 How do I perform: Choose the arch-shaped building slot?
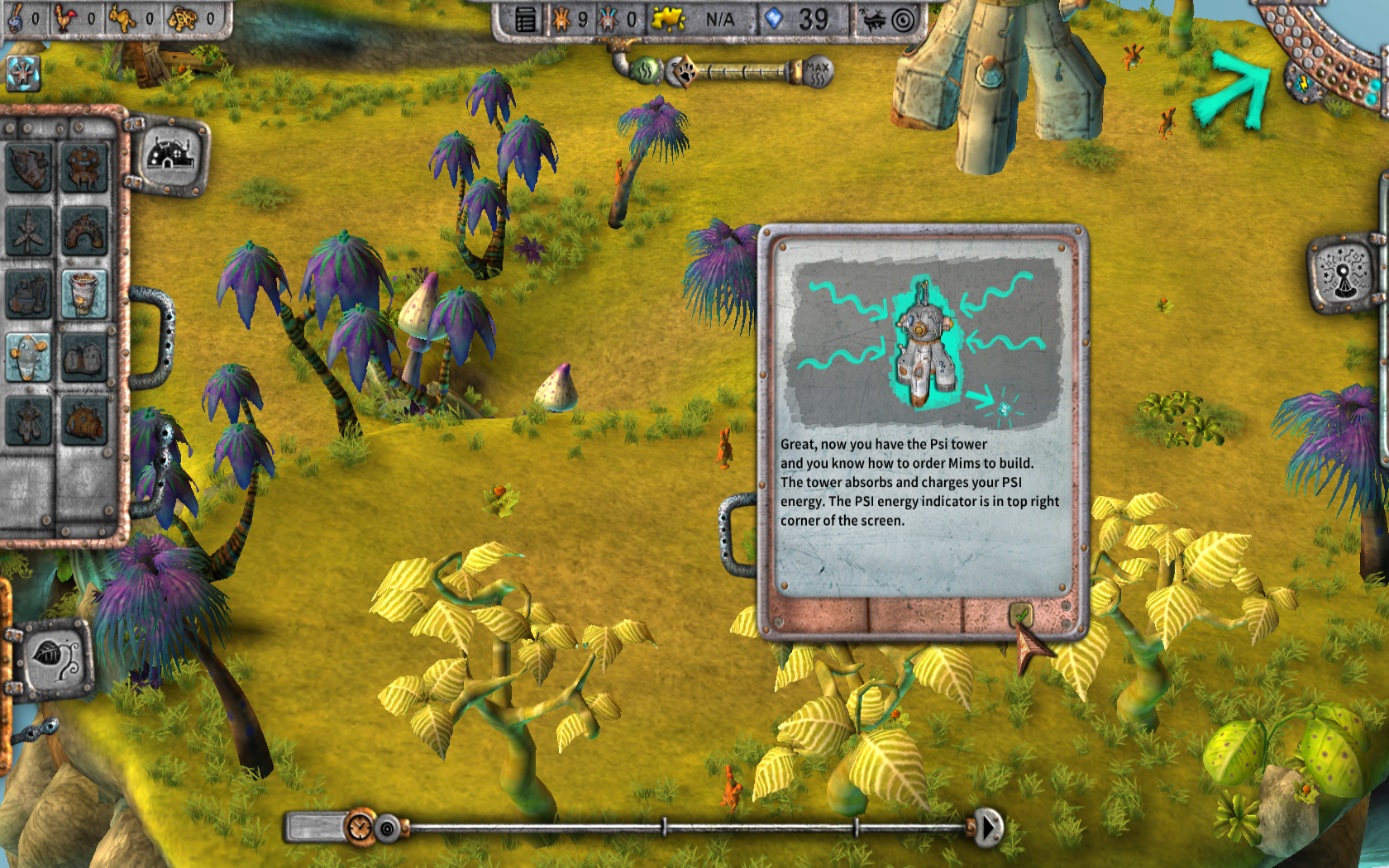(x=84, y=231)
